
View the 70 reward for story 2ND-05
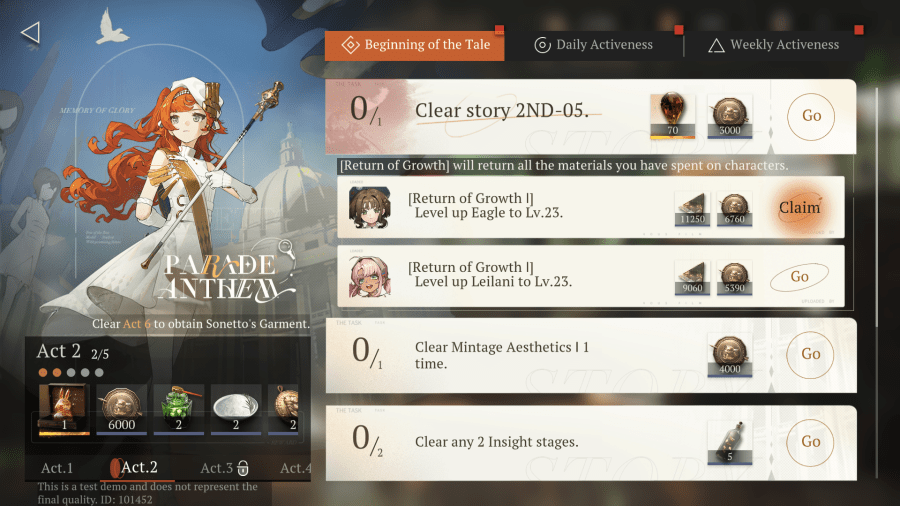pos(672,116)
